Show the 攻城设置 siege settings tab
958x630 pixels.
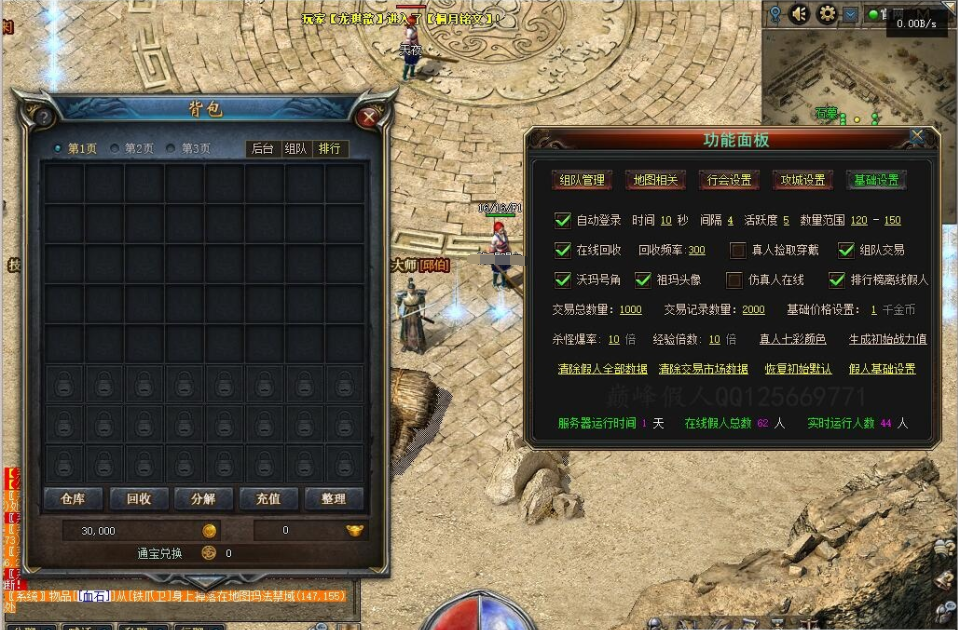pos(803,181)
